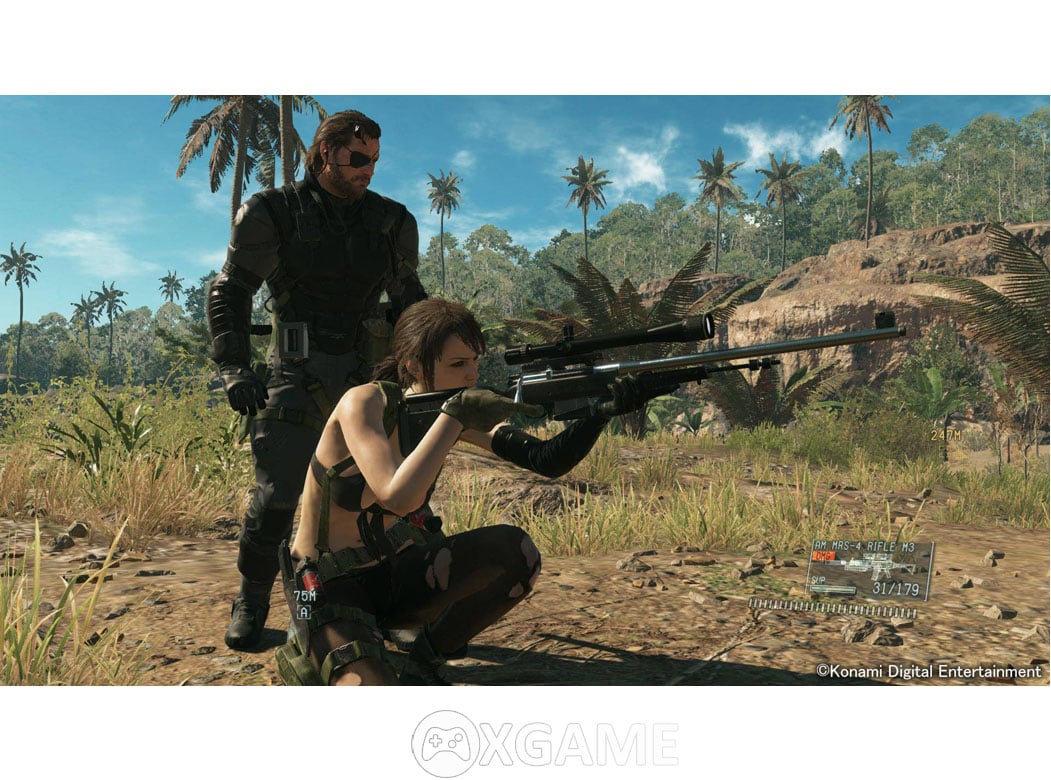Viewport: 1051px width, 780px height.
Task: Click the XGAME logo watermark
Action: coord(544,743)
